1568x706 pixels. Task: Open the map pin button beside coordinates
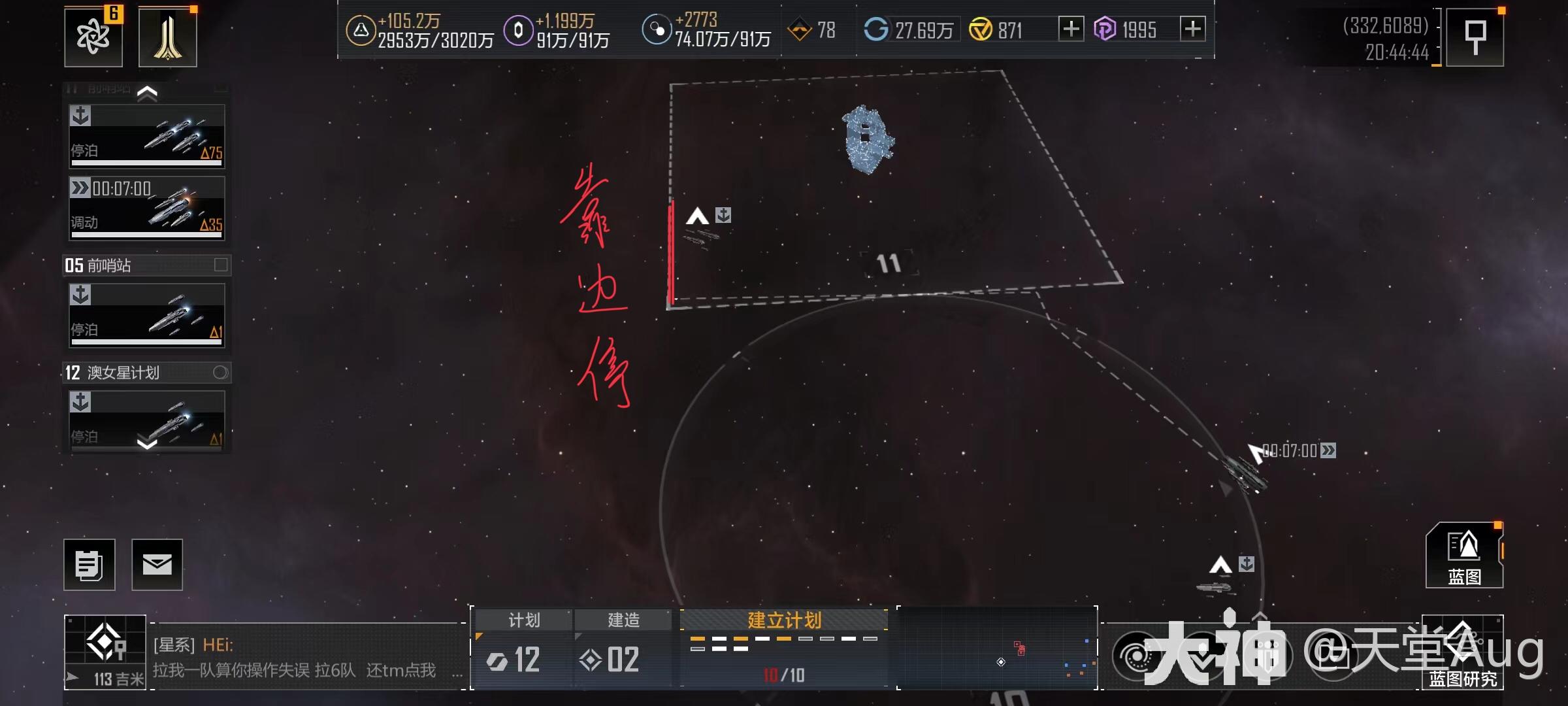(x=1475, y=37)
